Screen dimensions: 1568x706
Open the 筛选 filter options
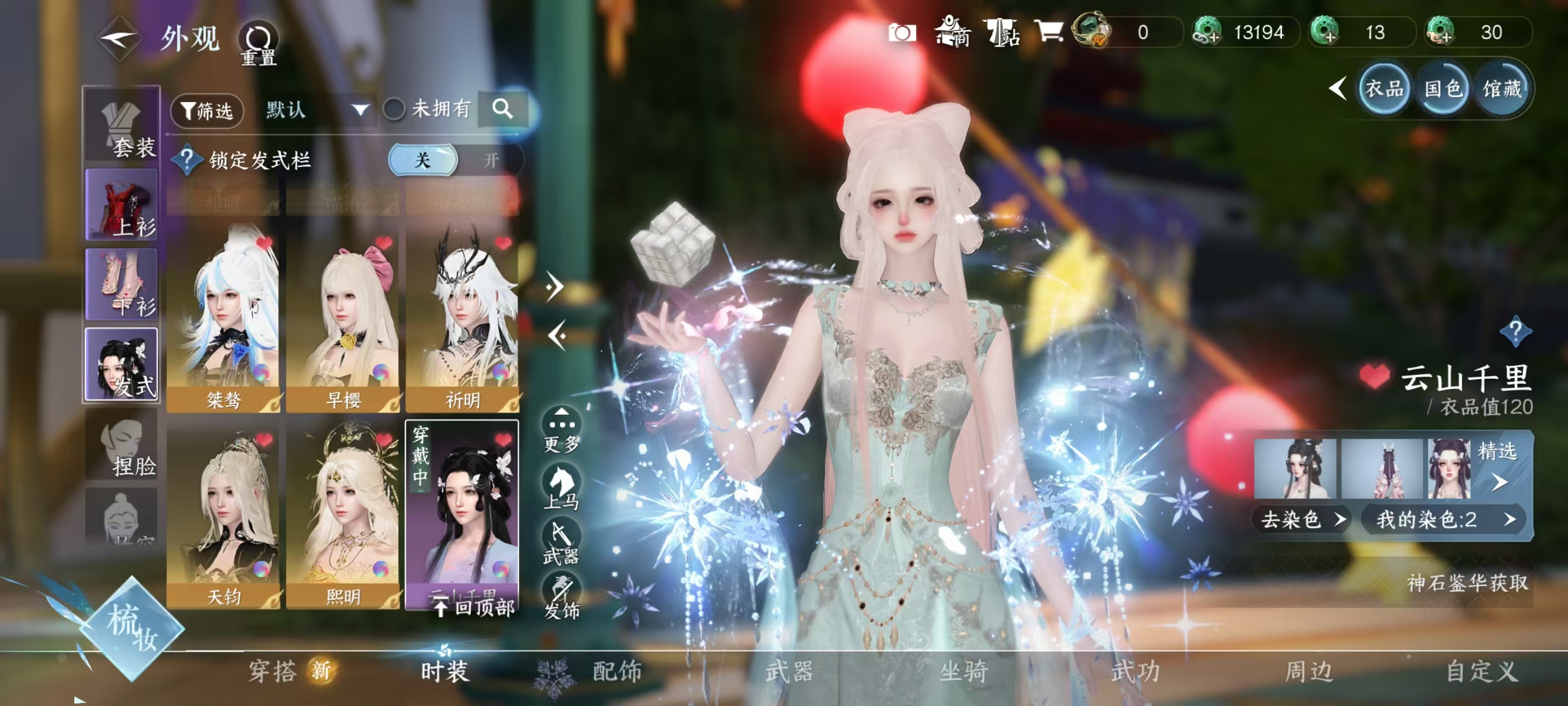[207, 110]
